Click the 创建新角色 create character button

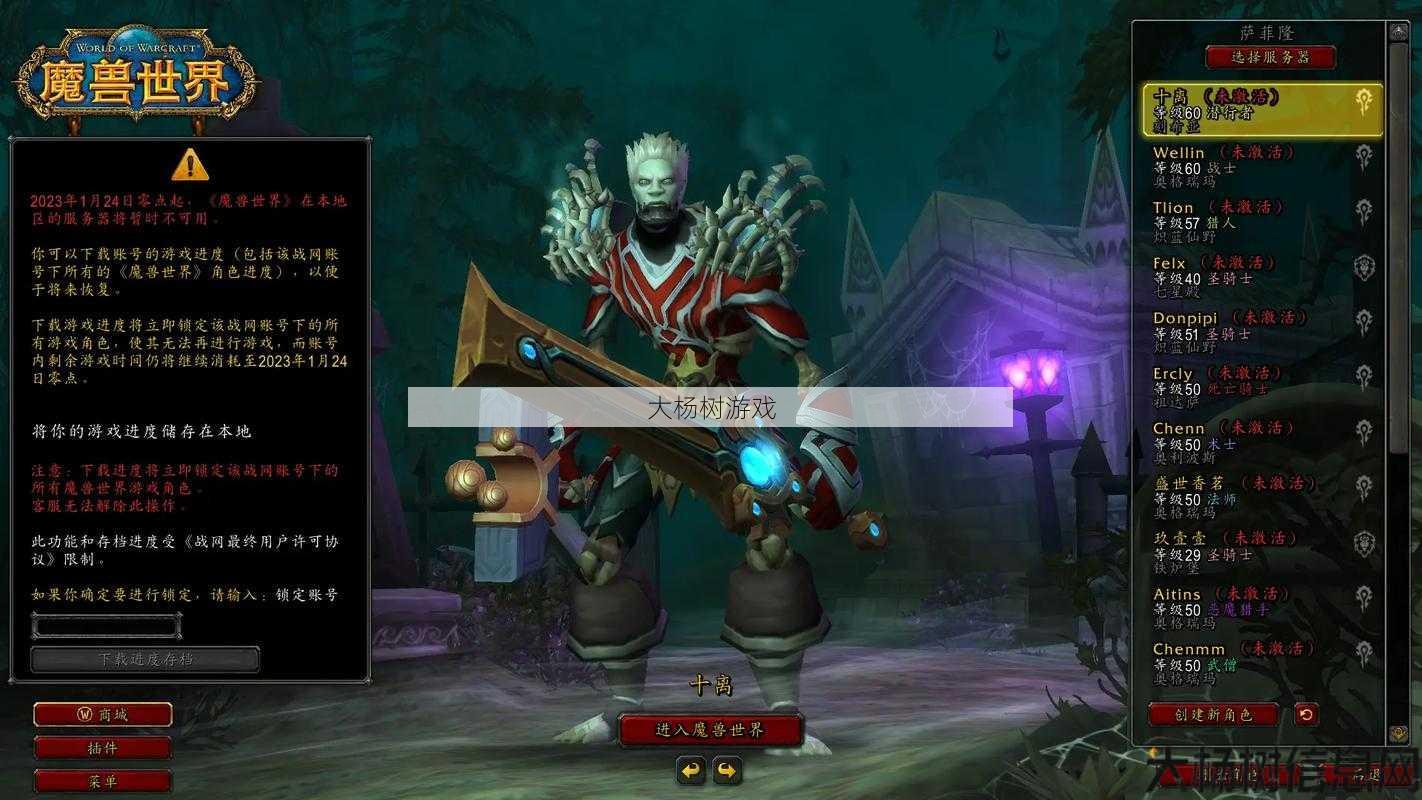1213,714
